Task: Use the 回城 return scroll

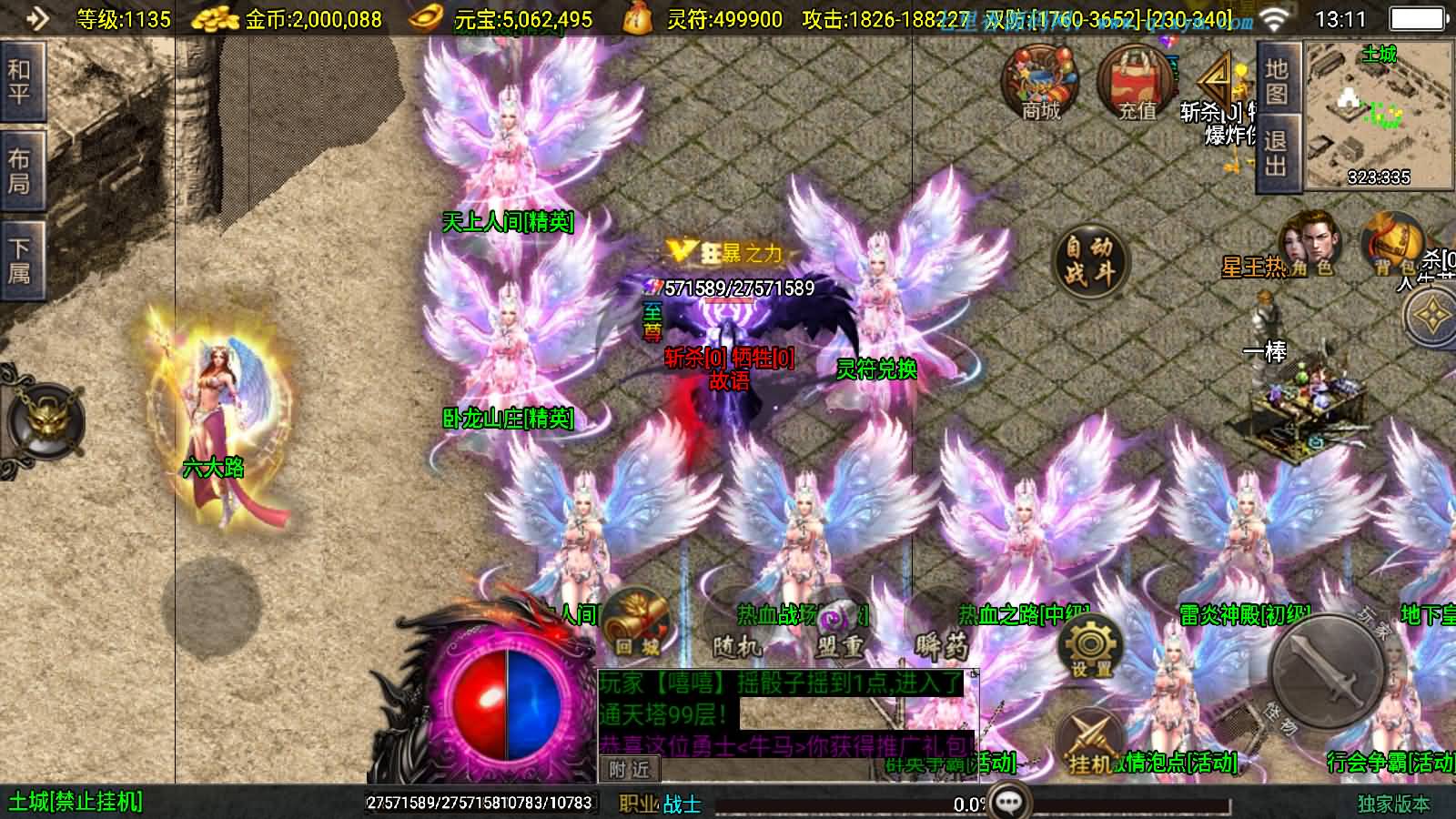Action: tap(634, 623)
